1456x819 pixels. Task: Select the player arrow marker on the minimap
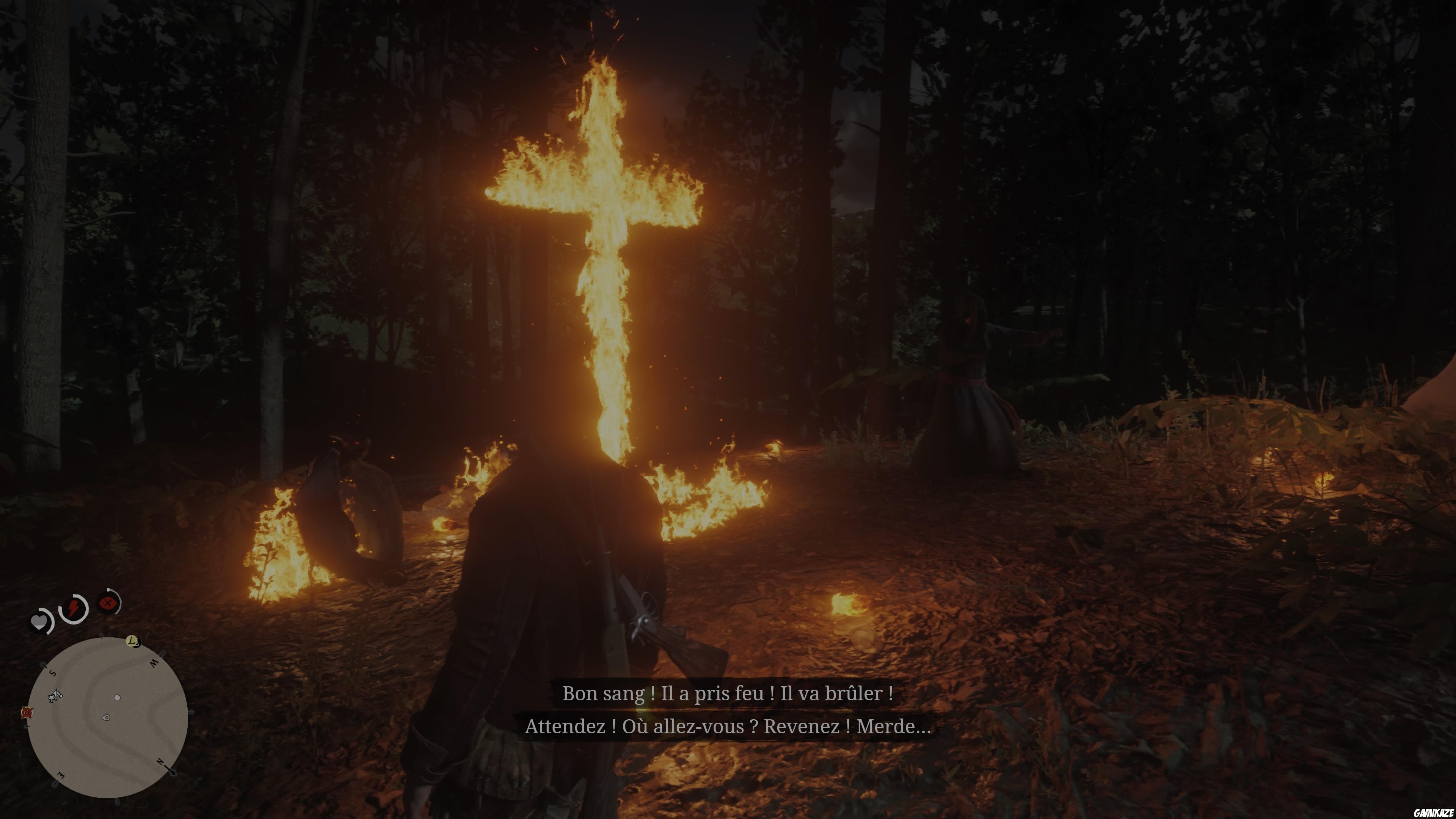(x=106, y=718)
